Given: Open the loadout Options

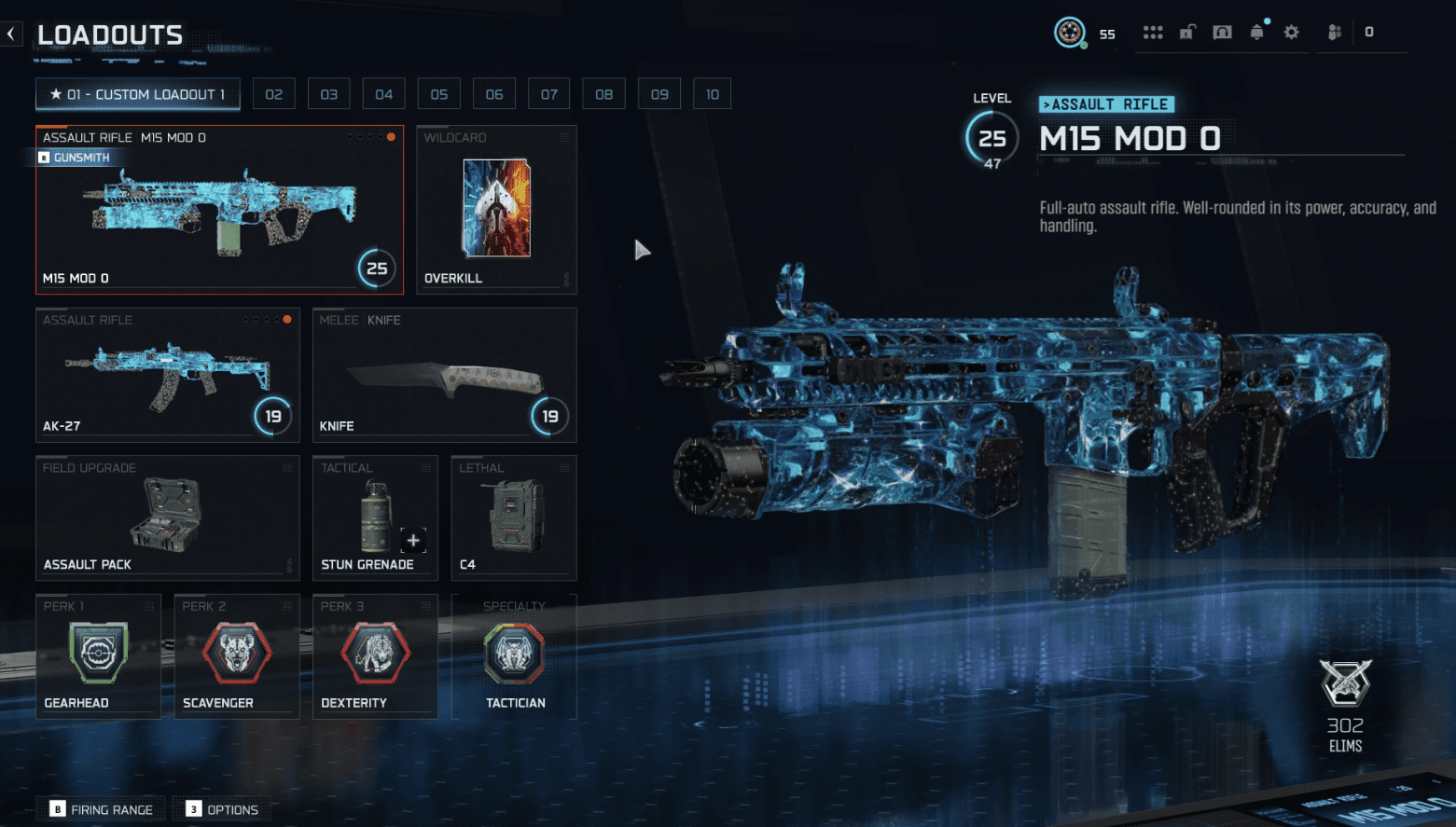Looking at the screenshot, I should tap(222, 809).
